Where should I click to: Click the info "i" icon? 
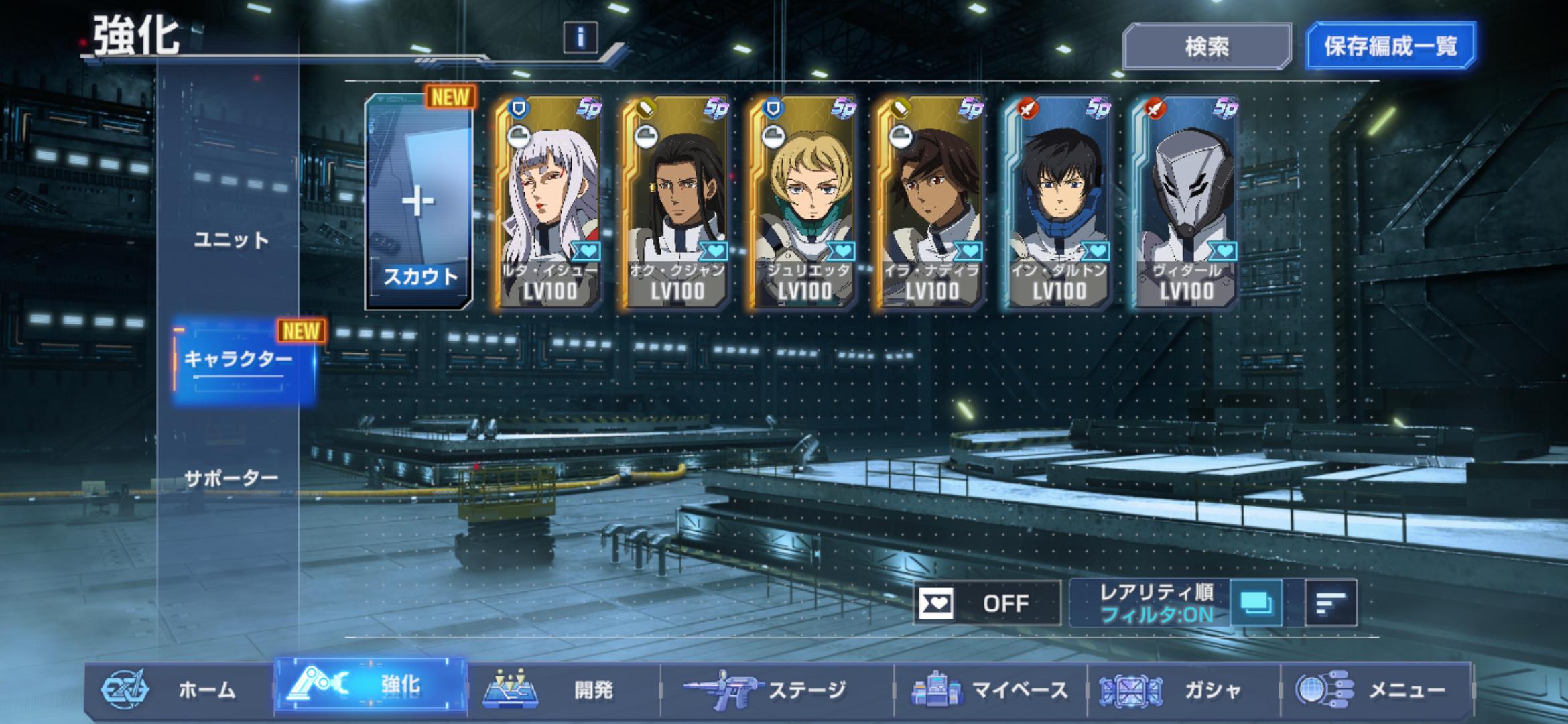[580, 37]
